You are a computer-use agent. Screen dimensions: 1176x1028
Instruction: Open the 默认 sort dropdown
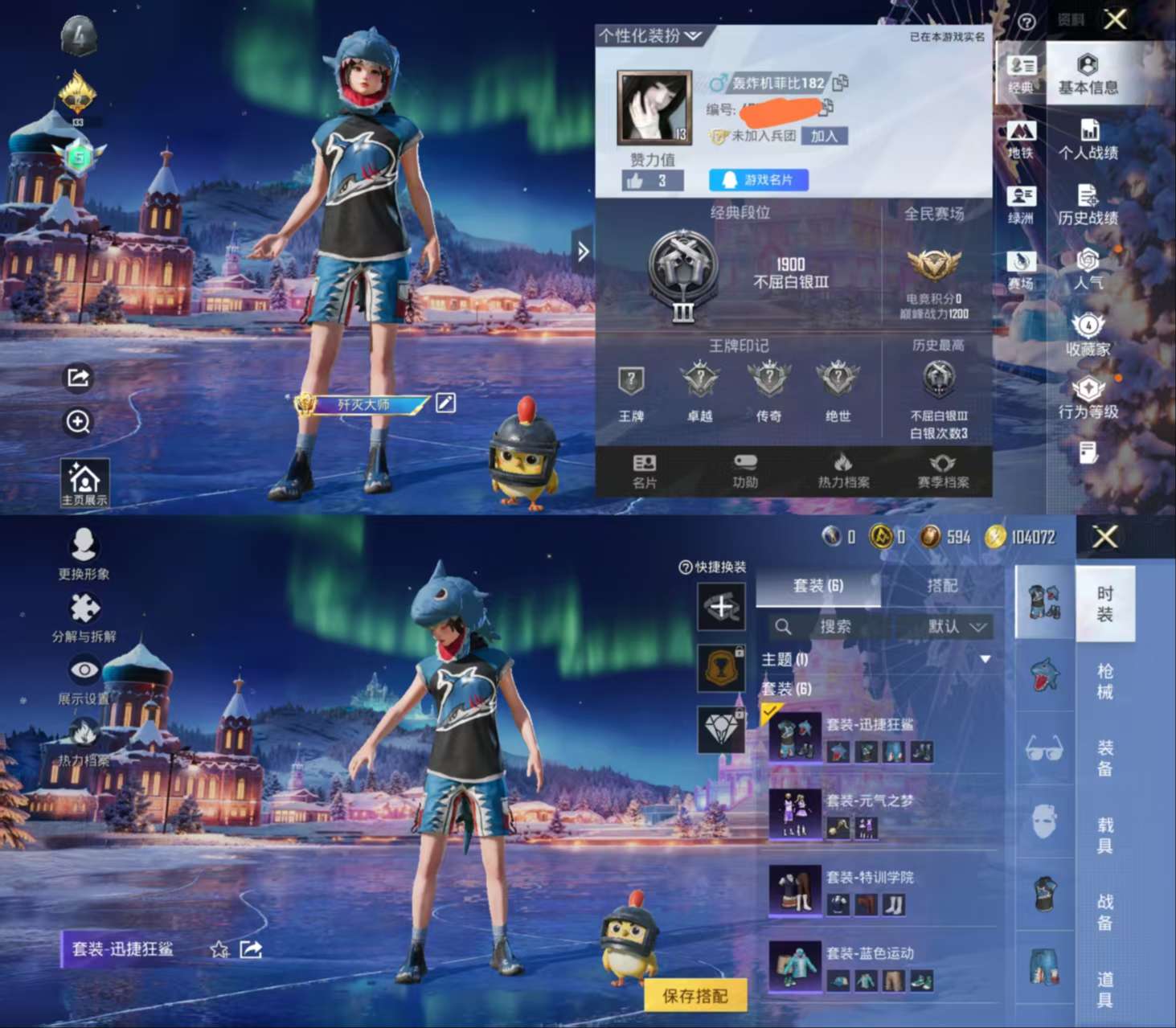point(956,627)
